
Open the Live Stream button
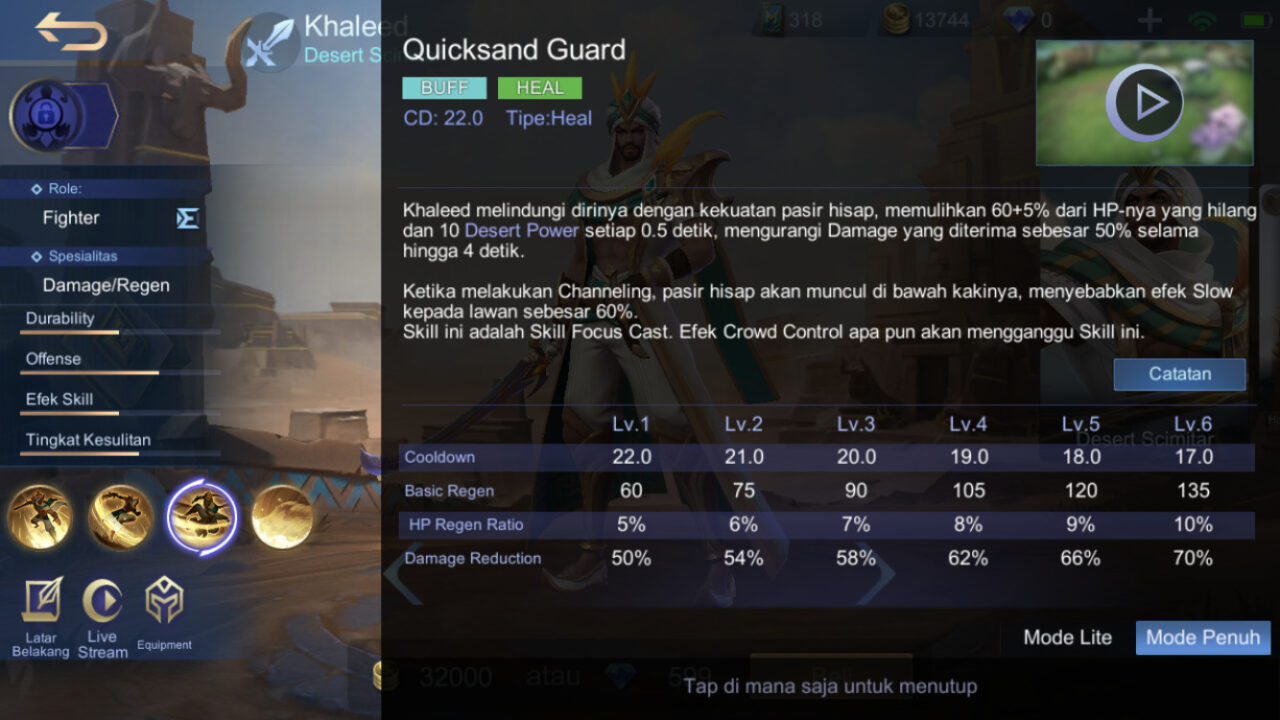point(102,617)
